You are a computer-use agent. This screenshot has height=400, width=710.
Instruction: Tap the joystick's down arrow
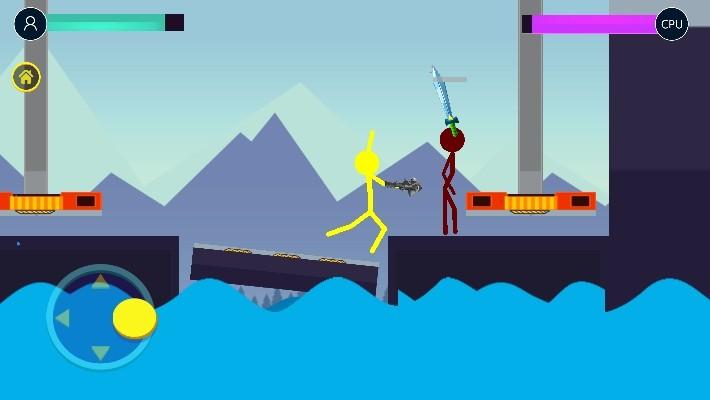point(100,352)
